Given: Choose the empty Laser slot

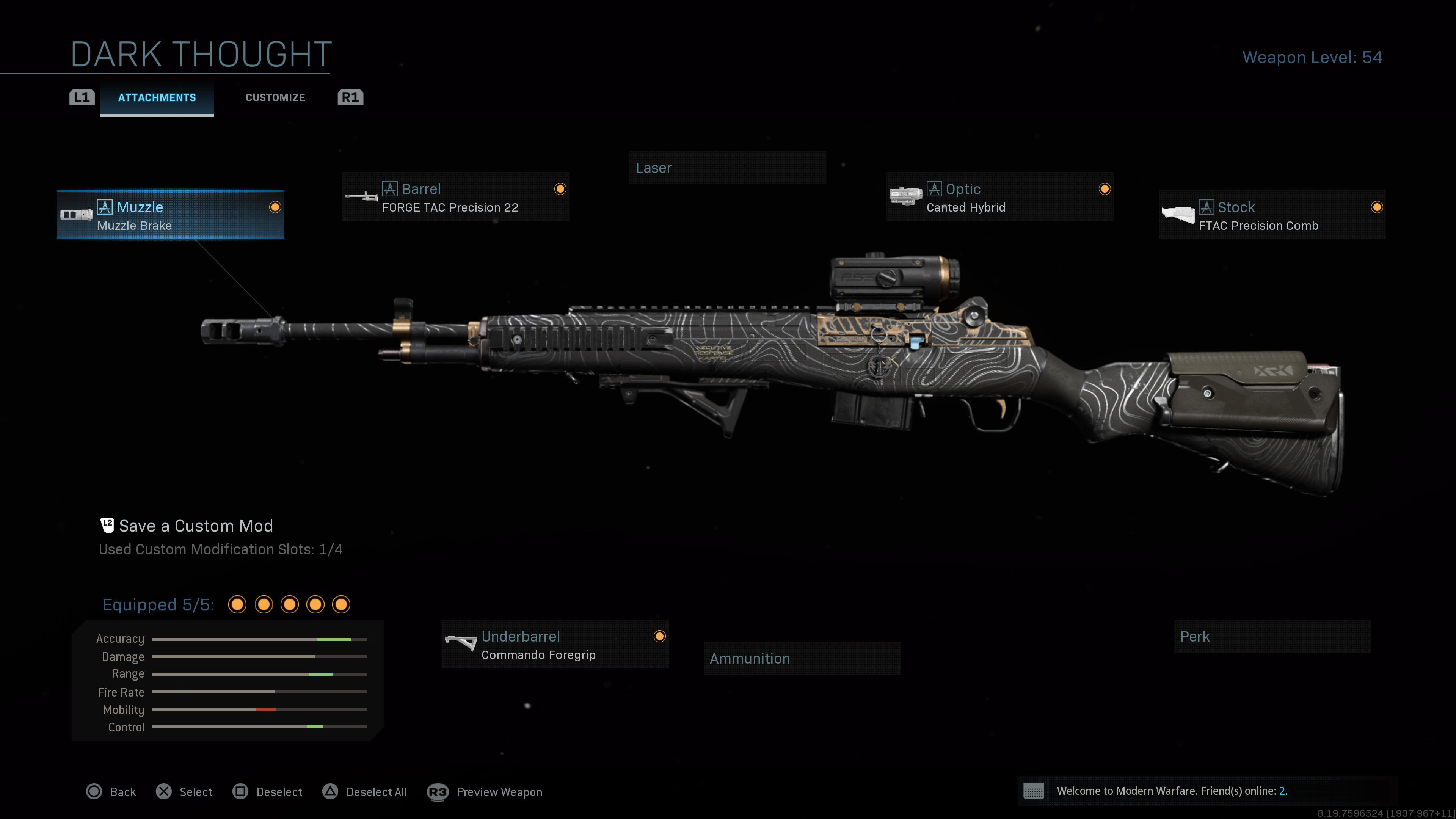Looking at the screenshot, I should [727, 168].
